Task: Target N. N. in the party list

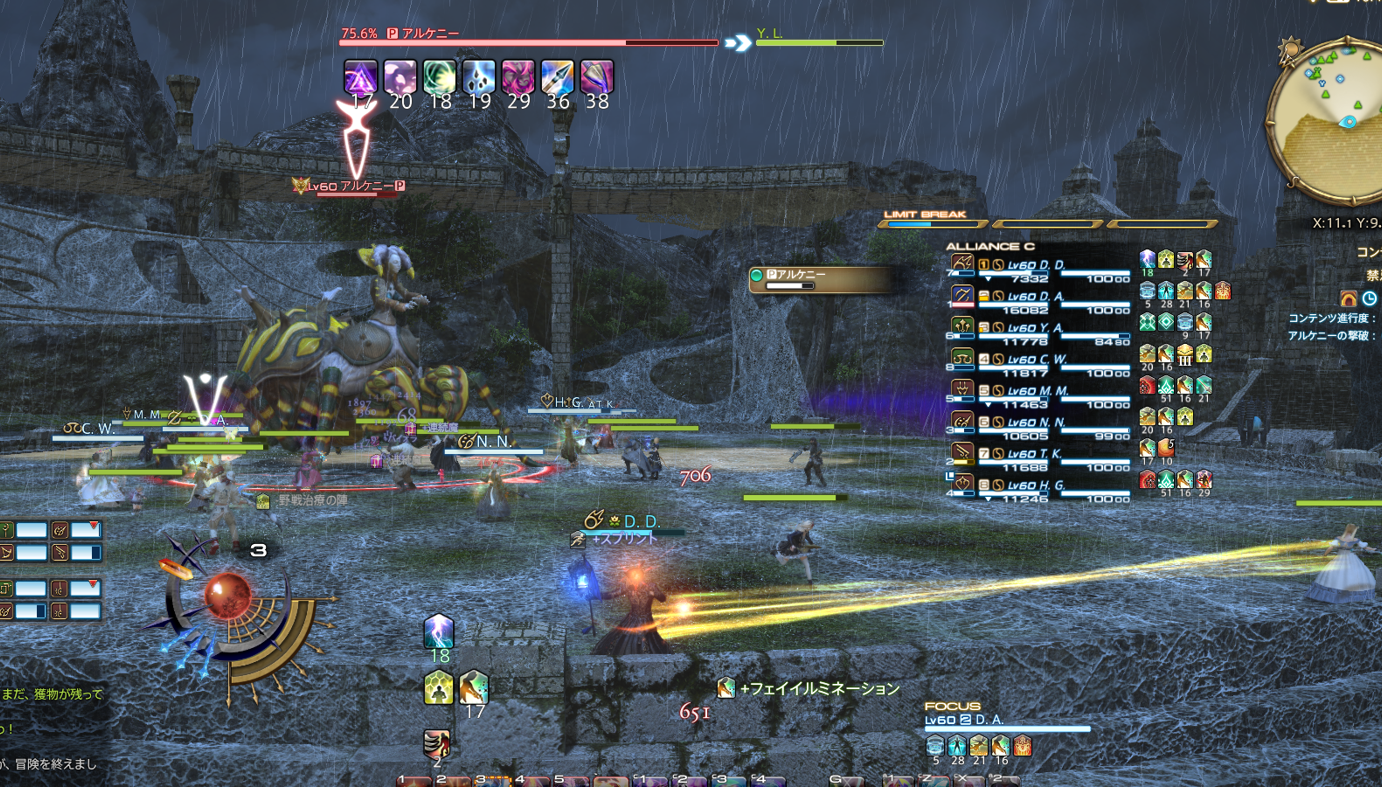Action: 1040,423
